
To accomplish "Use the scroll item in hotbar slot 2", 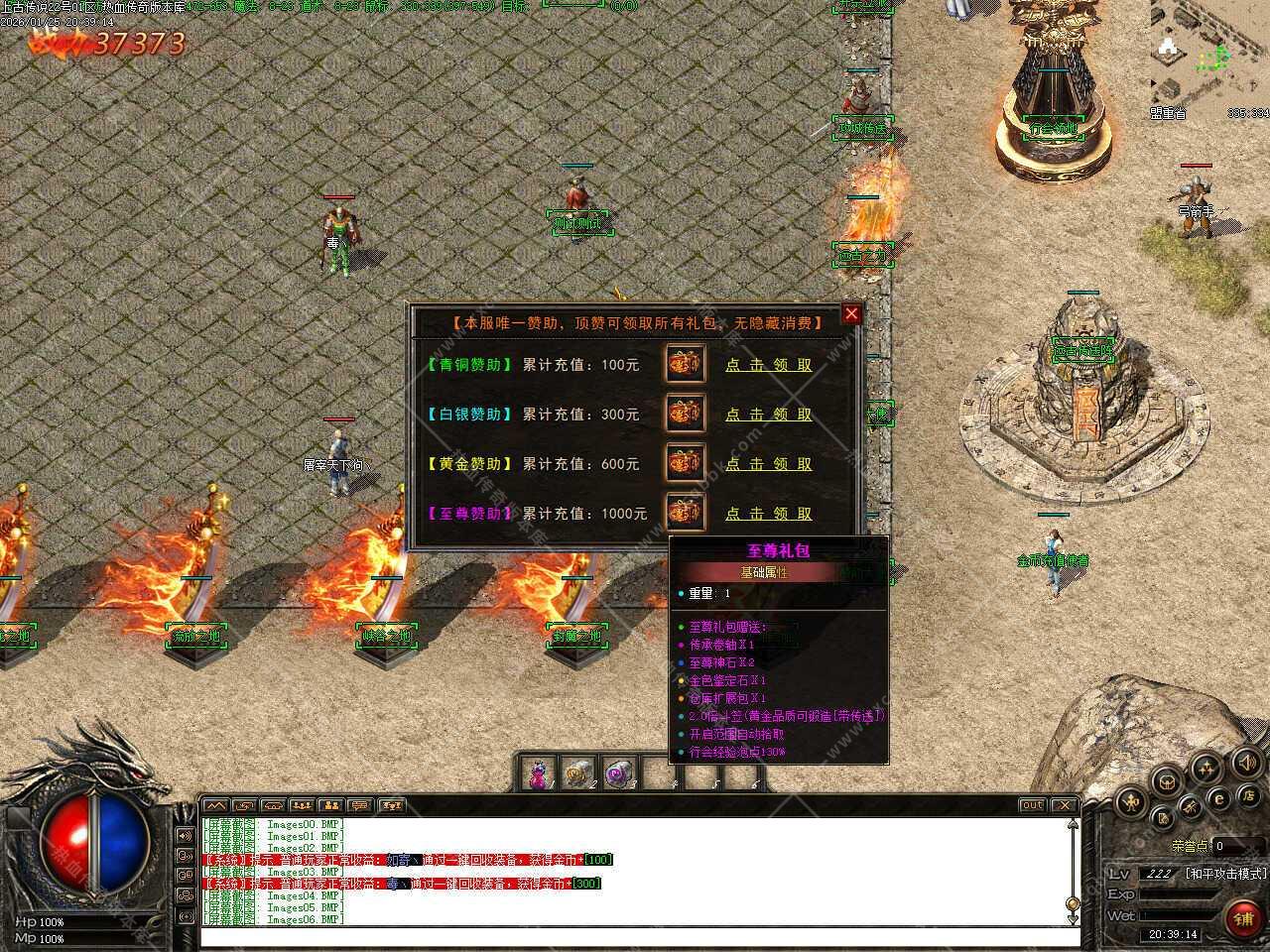I will [x=578, y=773].
